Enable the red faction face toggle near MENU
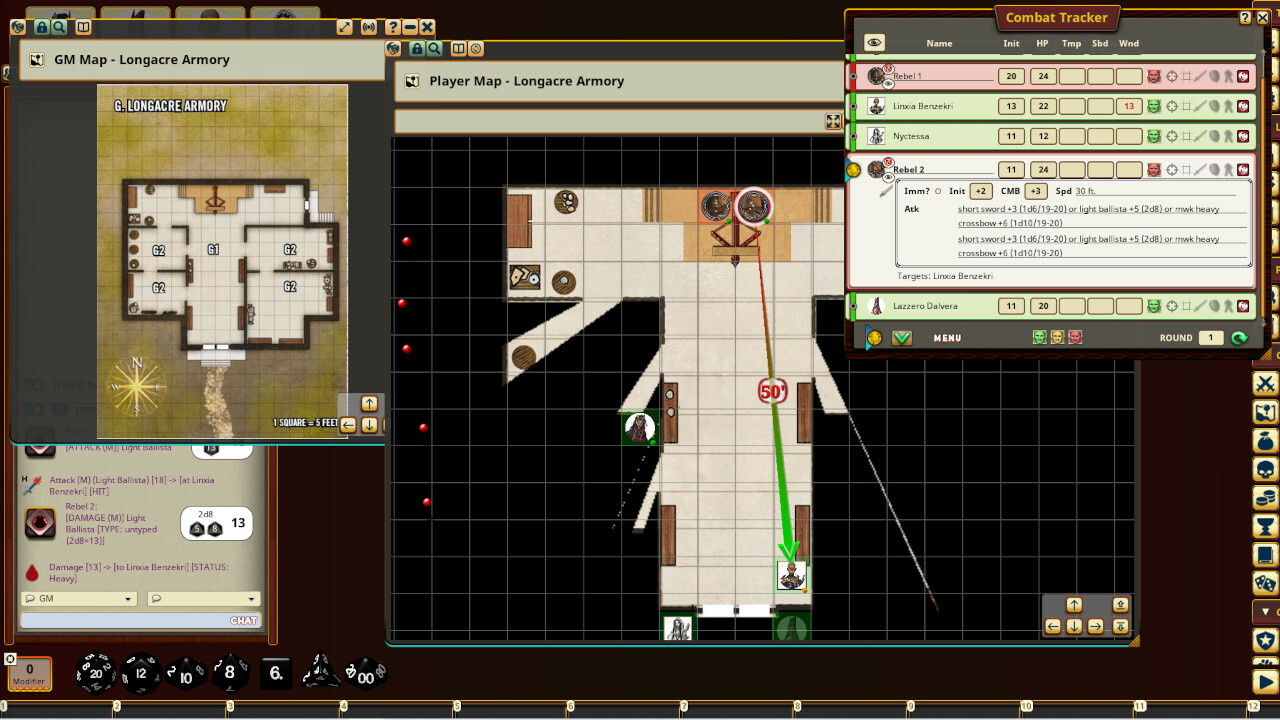This screenshot has height=720, width=1280. pyautogui.click(x=1074, y=337)
